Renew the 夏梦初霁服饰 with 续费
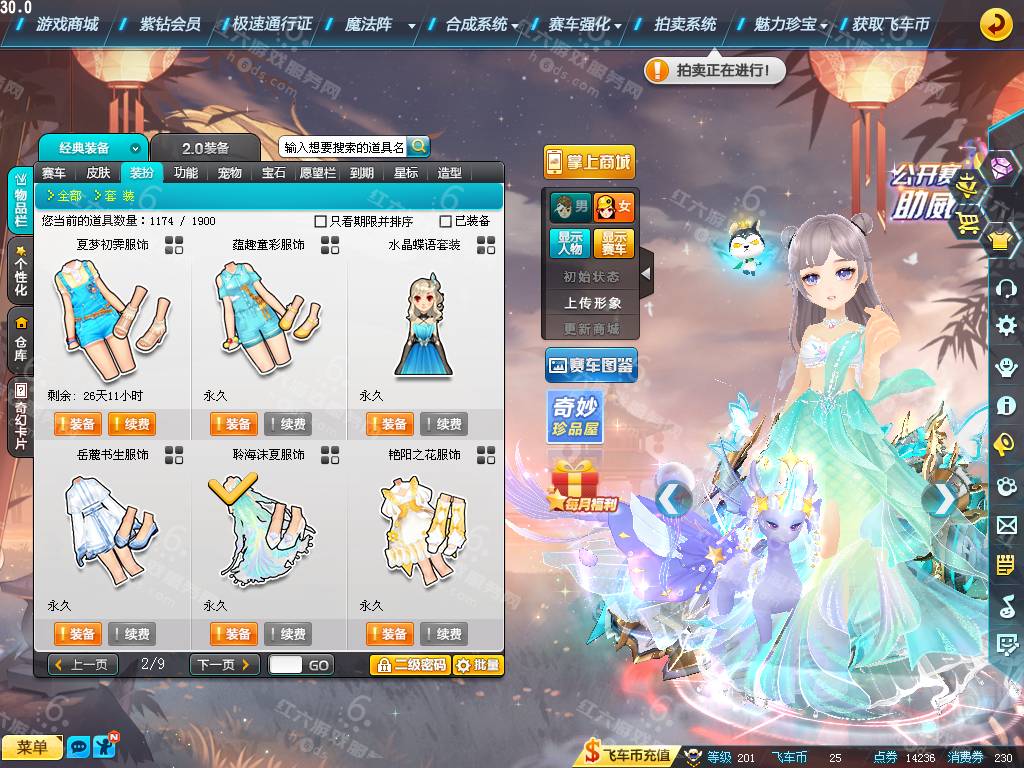1024x768 pixels. click(x=131, y=424)
